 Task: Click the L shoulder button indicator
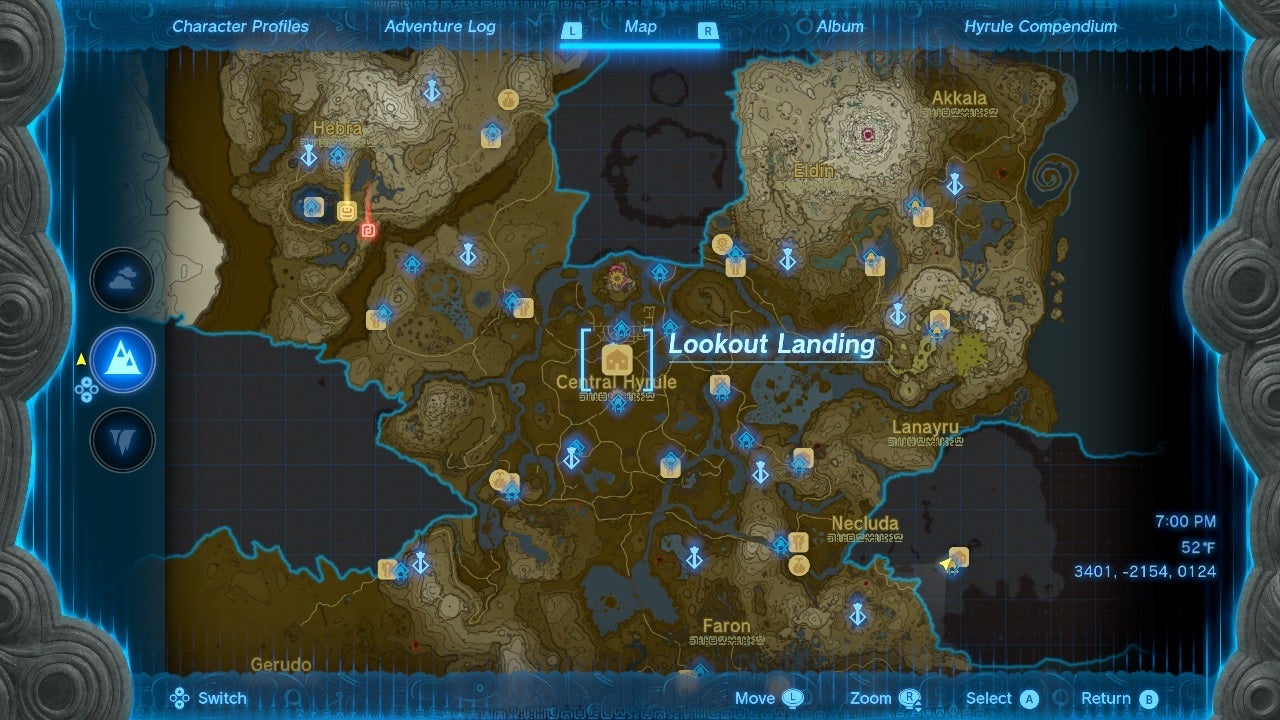[x=572, y=27]
